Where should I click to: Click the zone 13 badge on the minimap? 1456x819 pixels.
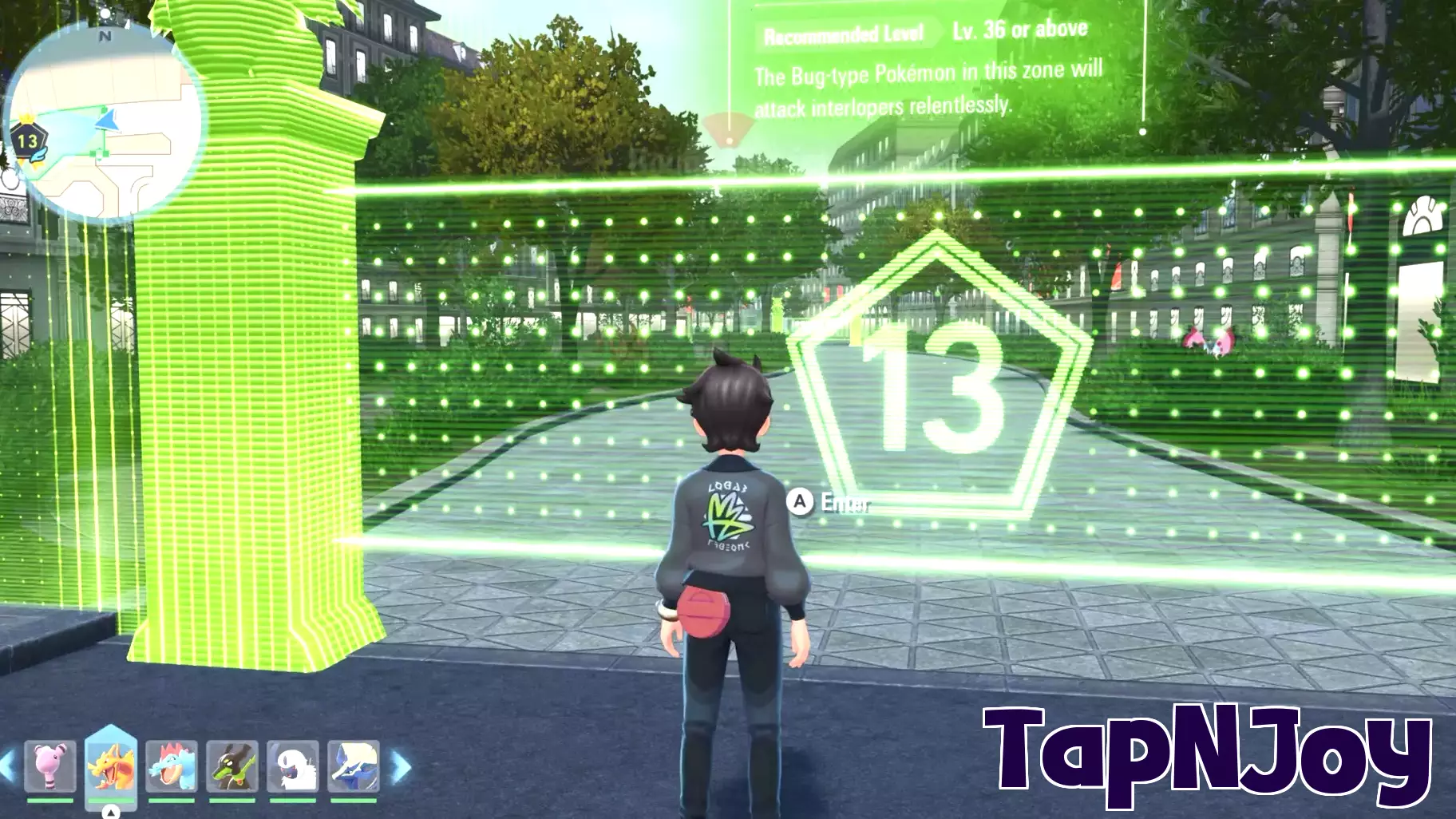tap(26, 142)
